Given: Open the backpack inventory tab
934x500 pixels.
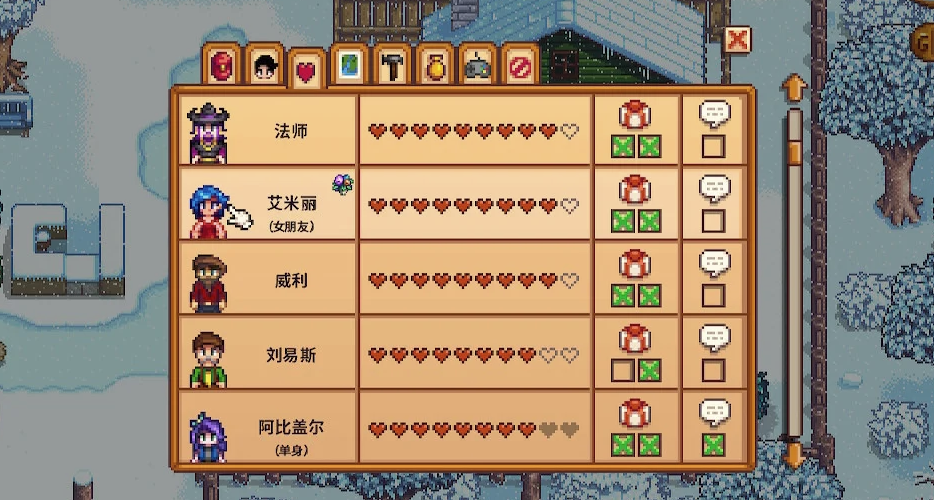Looking at the screenshot, I should 222,65.
